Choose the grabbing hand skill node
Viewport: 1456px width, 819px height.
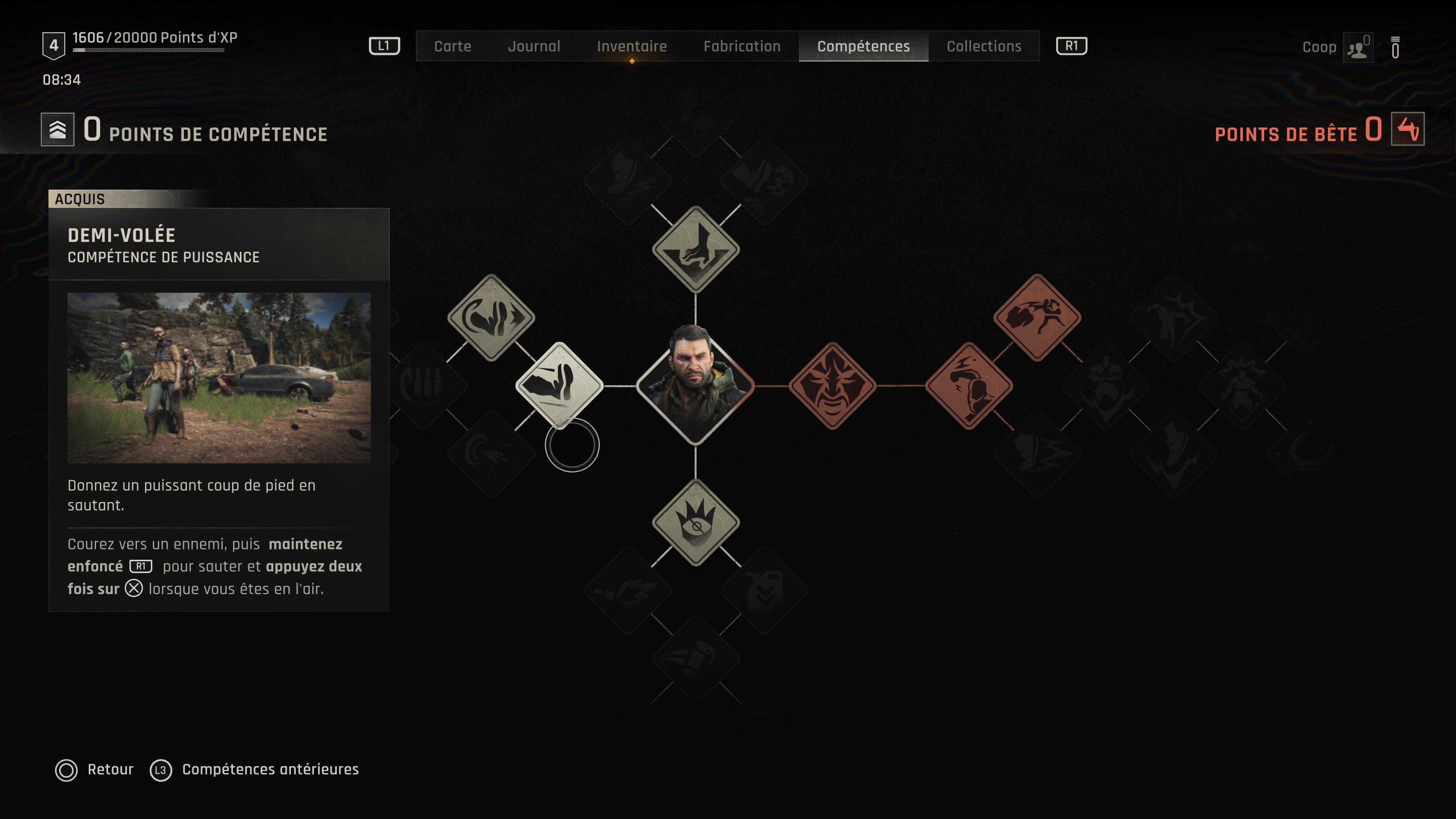695,249
